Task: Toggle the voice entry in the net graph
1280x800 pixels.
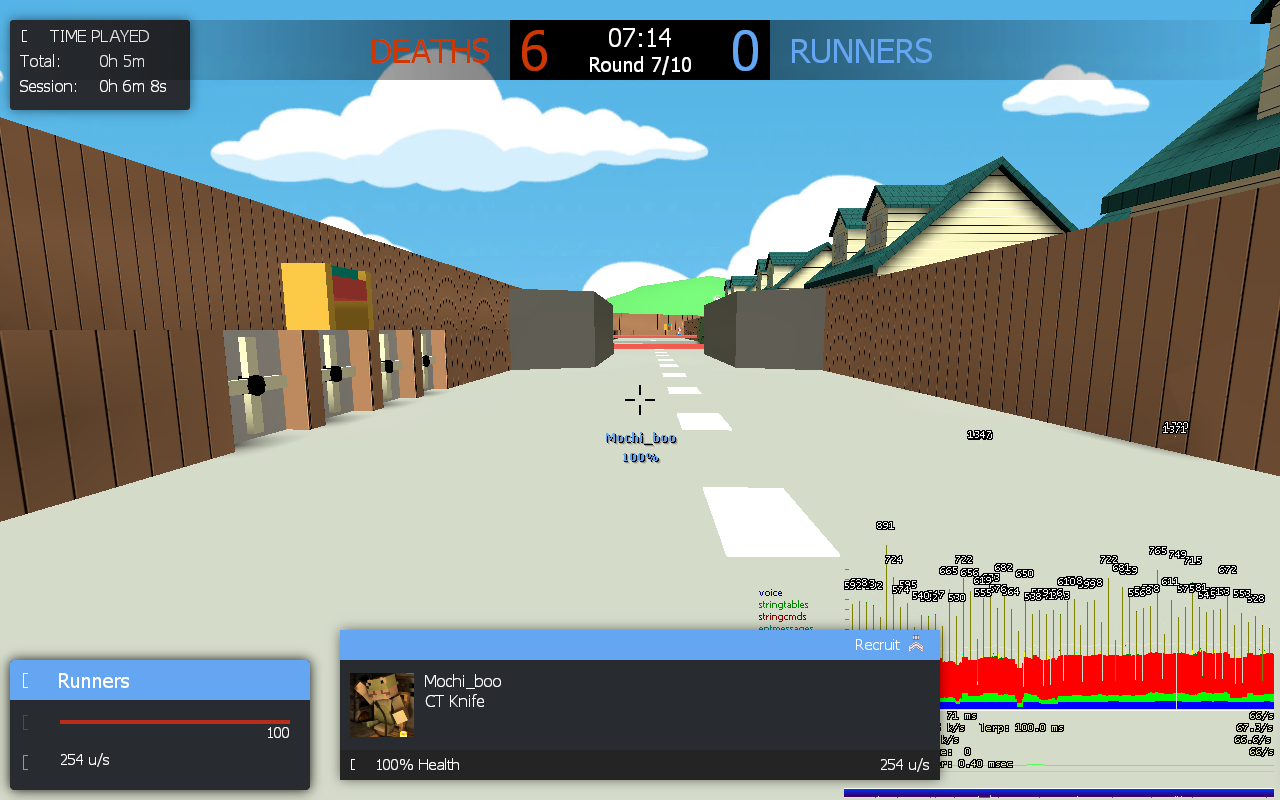Action: click(770, 591)
